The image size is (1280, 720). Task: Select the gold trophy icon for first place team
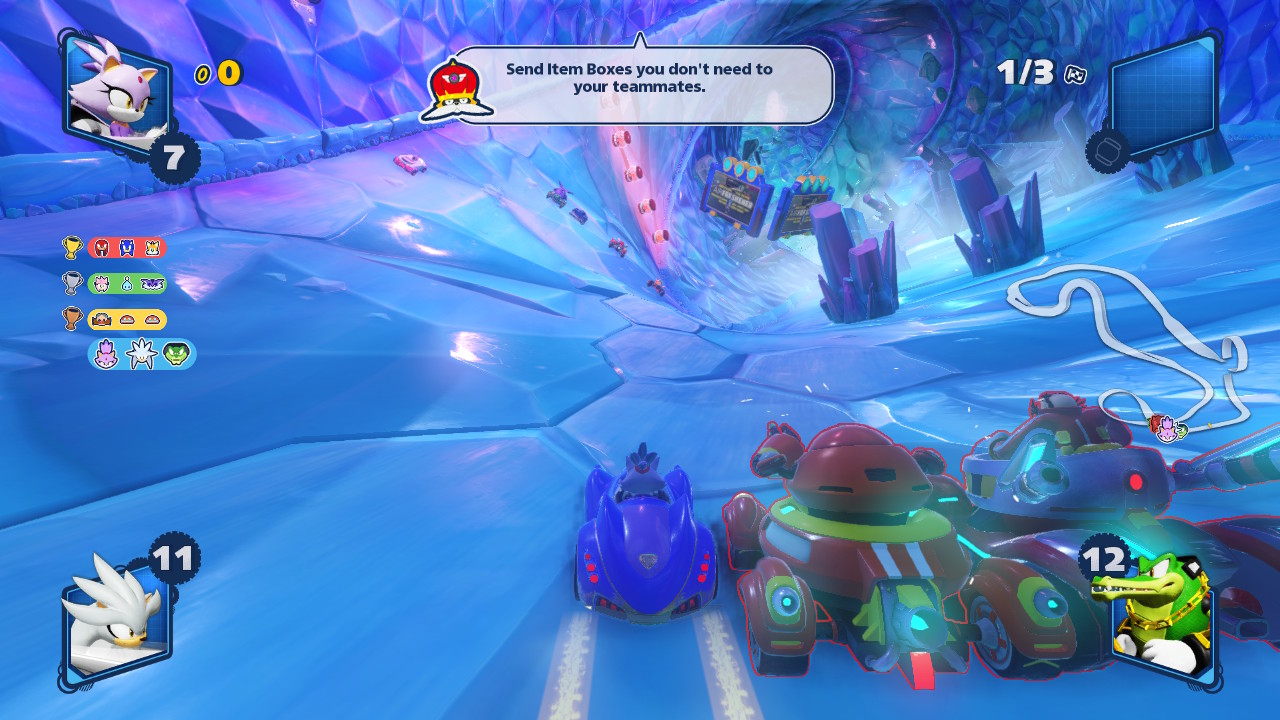pyautogui.click(x=72, y=248)
